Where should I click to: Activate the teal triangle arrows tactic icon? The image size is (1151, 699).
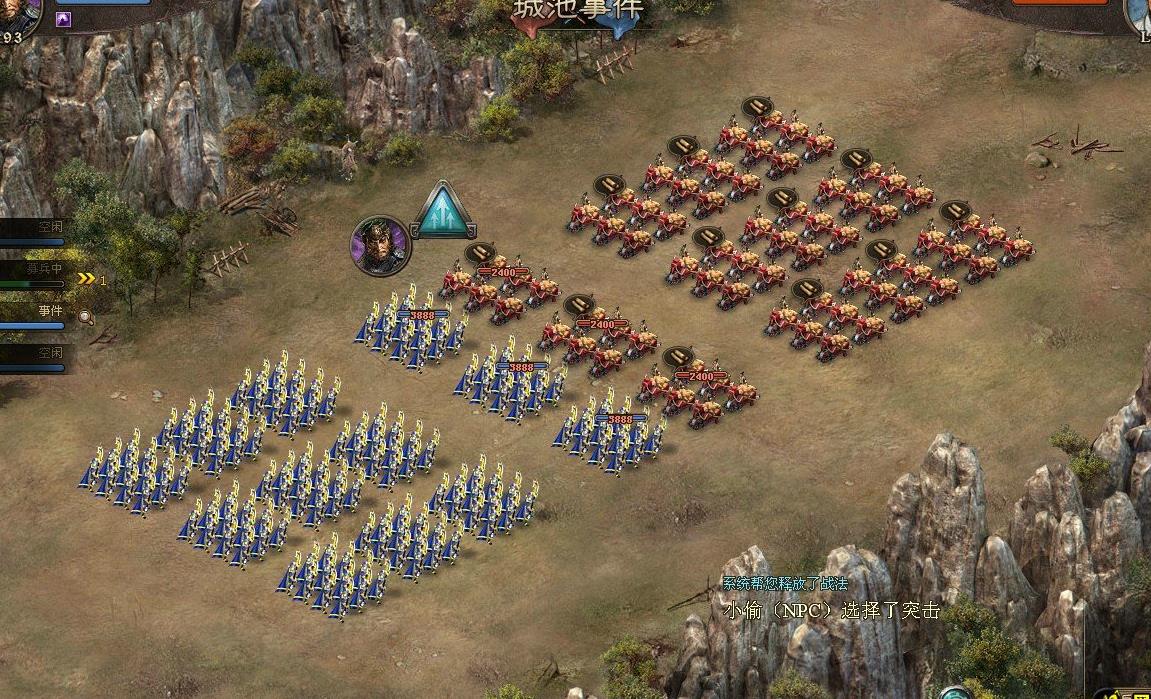(x=444, y=212)
